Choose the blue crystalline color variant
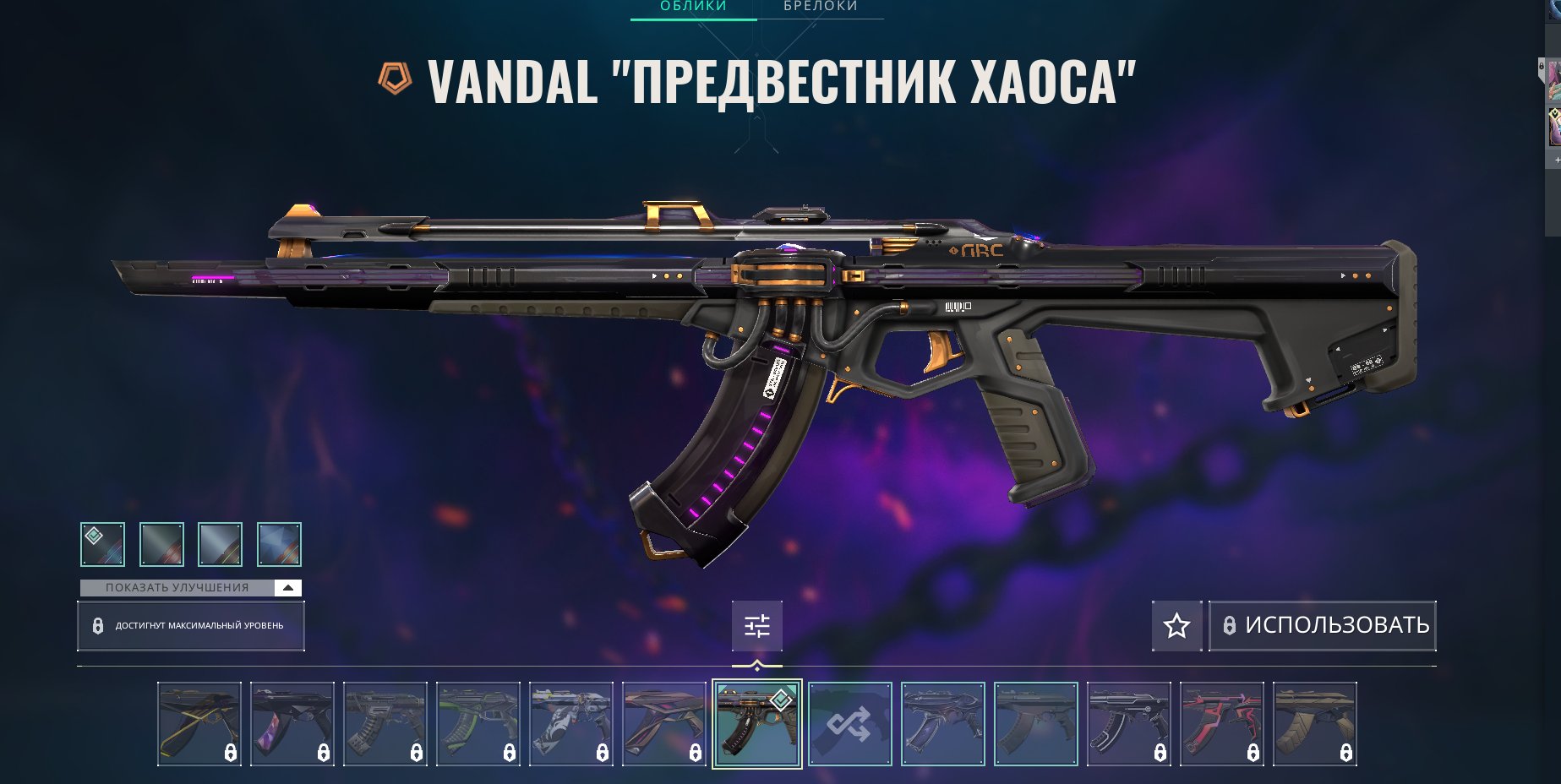Viewport: 1561px width, 784px height. tap(279, 544)
